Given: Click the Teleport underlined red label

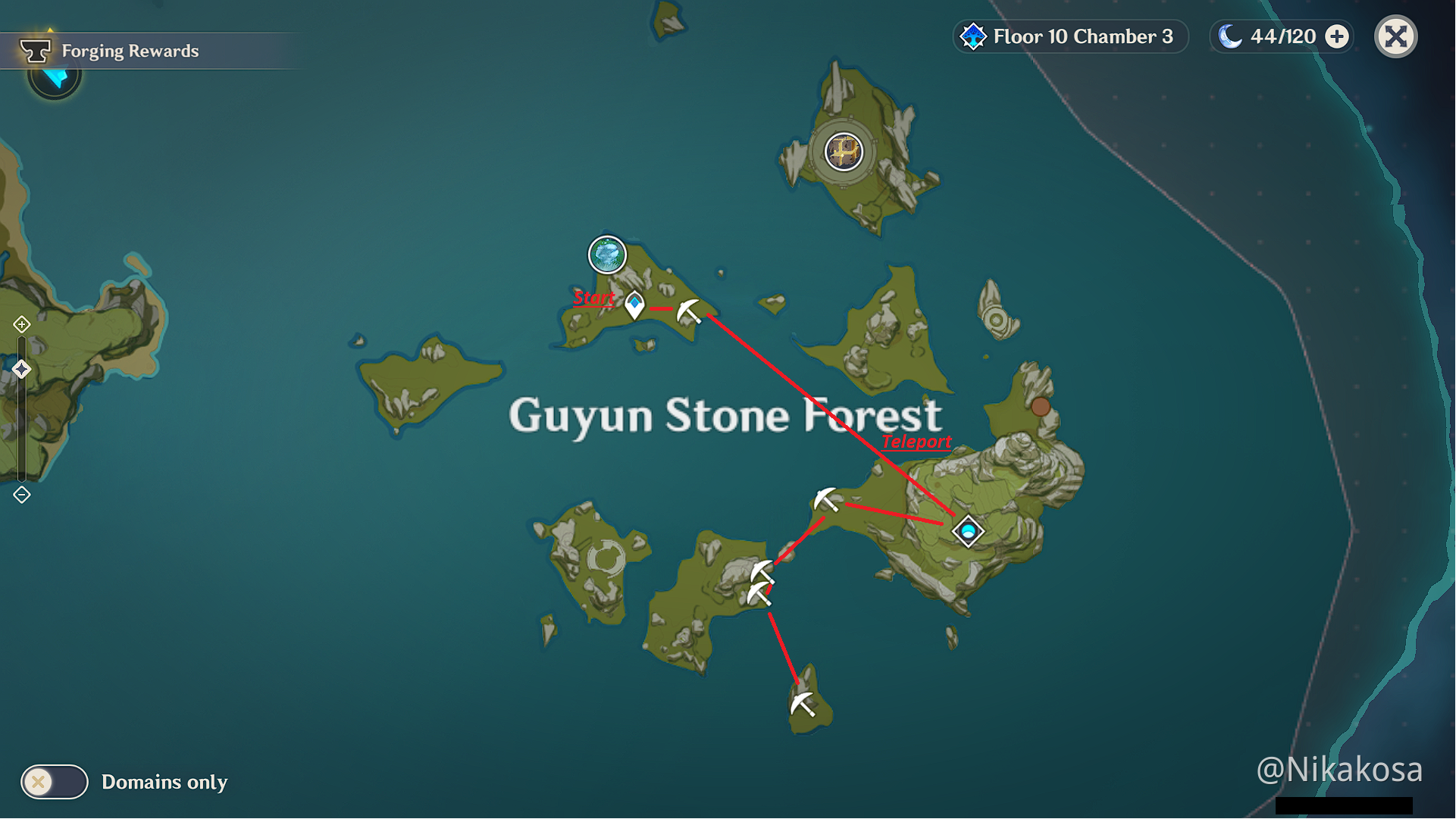Looking at the screenshot, I should point(917,441).
